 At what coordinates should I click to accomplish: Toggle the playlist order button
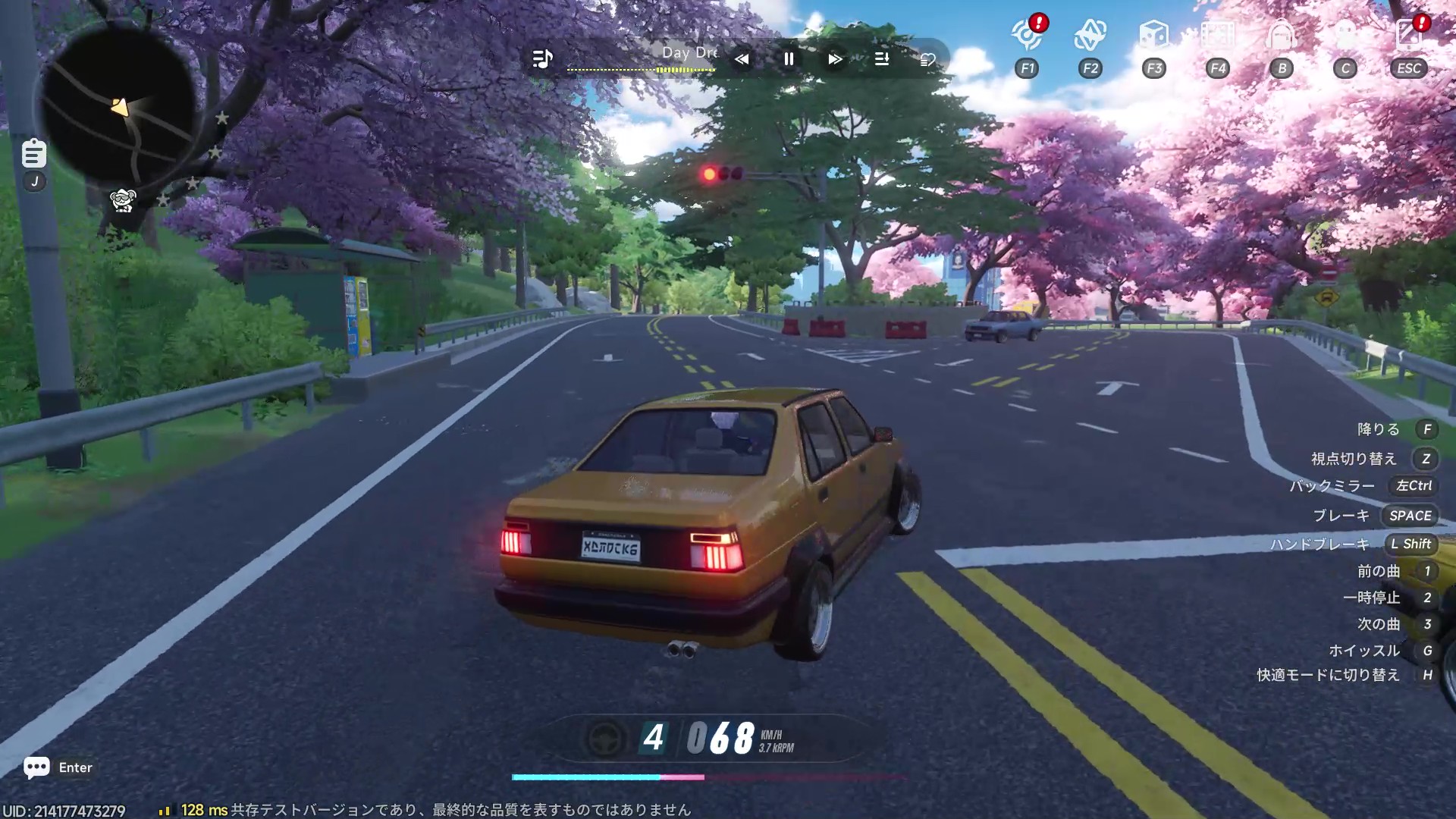[x=881, y=59]
